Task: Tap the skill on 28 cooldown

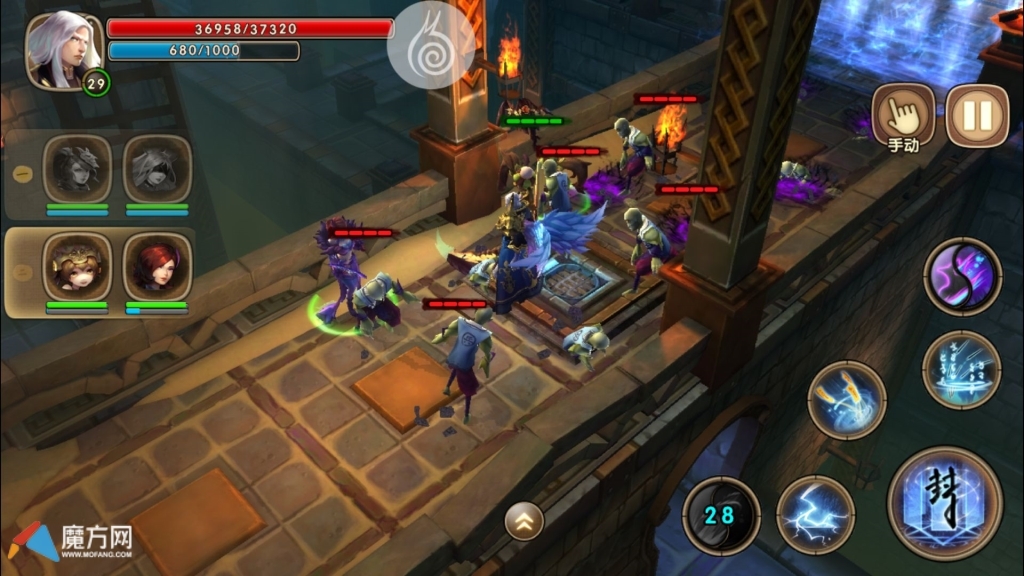Action: [x=721, y=515]
